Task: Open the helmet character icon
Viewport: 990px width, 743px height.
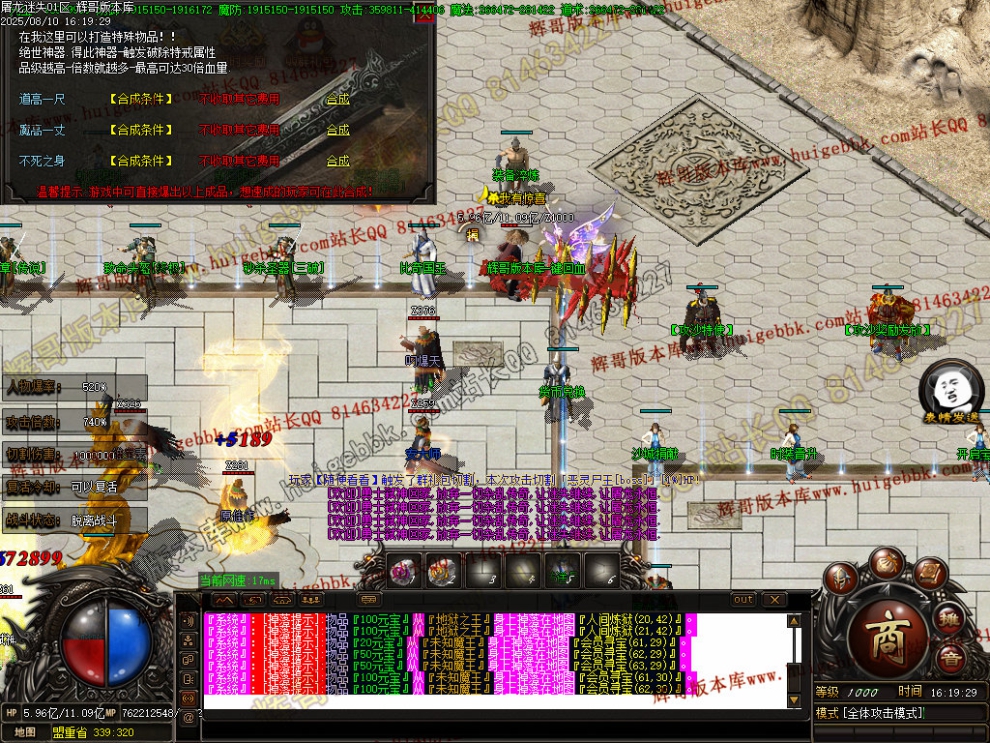Action: (x=842, y=579)
